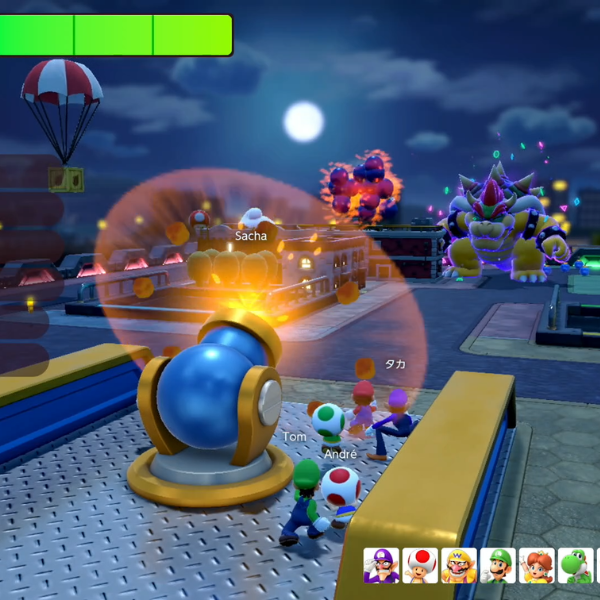
Task: Choose the Yoshi portrait icon
Action: point(575,566)
